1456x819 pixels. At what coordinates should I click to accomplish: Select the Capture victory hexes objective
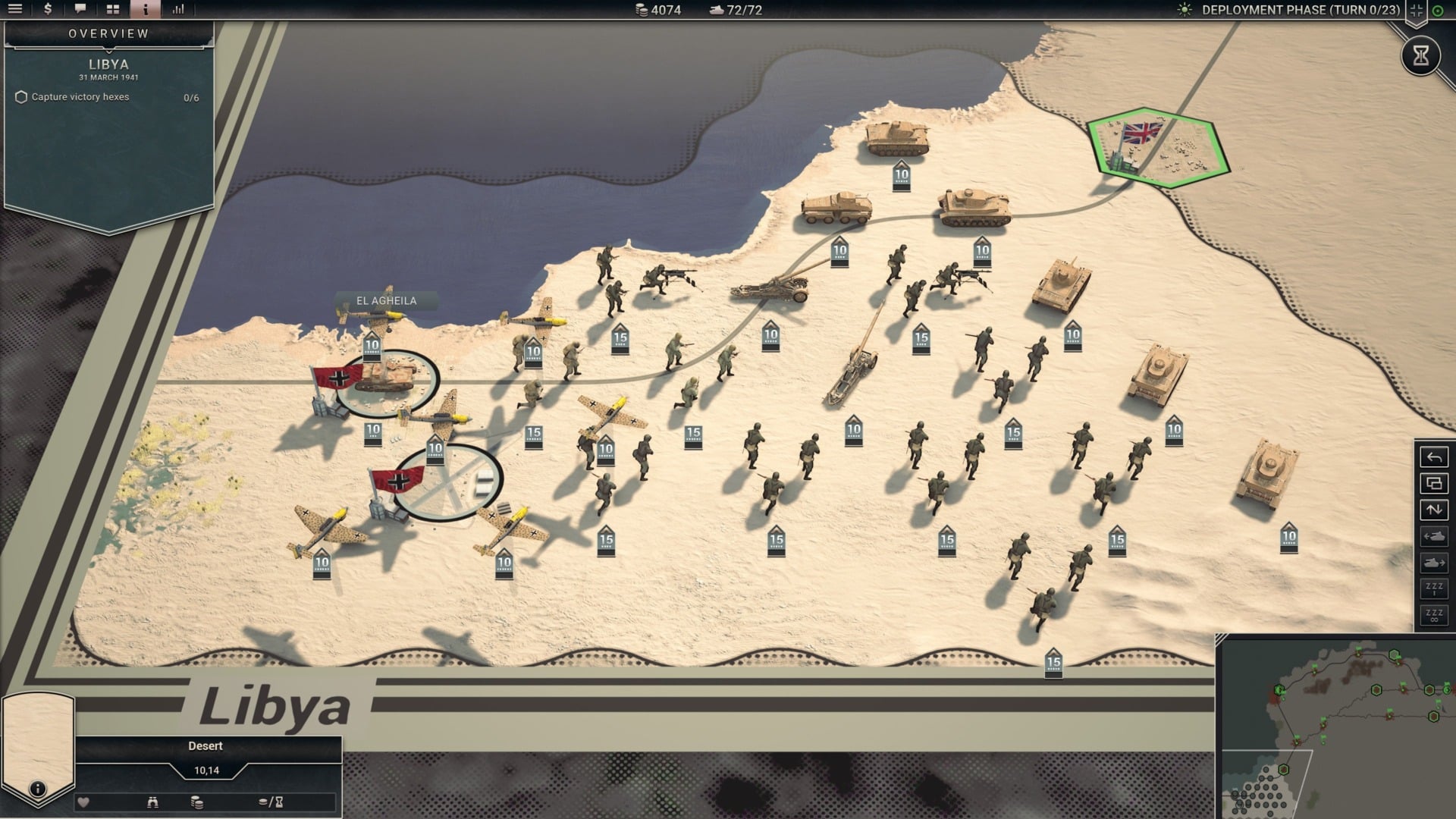pos(80,97)
